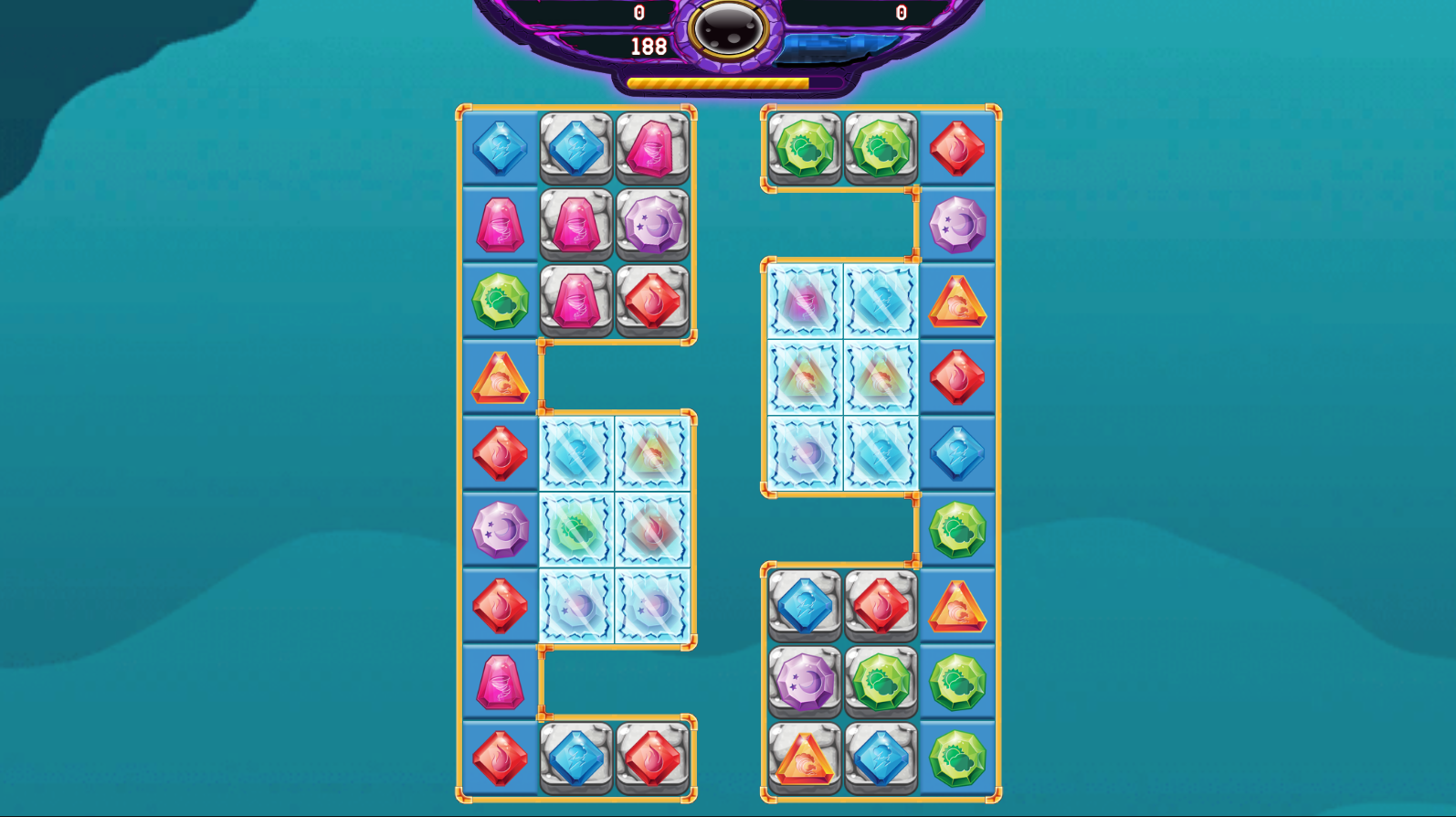Click the red bomb gem on the right board's stone tile

[x=880, y=603]
